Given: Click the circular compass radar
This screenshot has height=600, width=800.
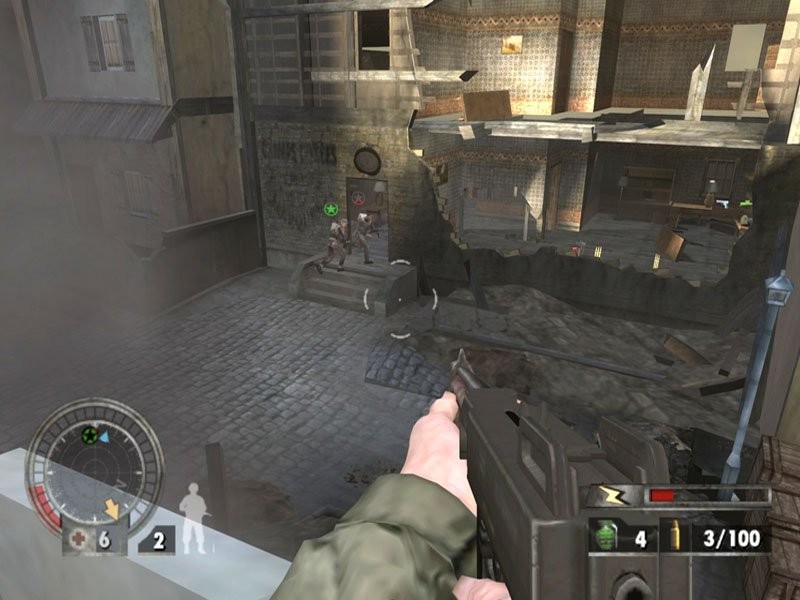Looking at the screenshot, I should 94,464.
